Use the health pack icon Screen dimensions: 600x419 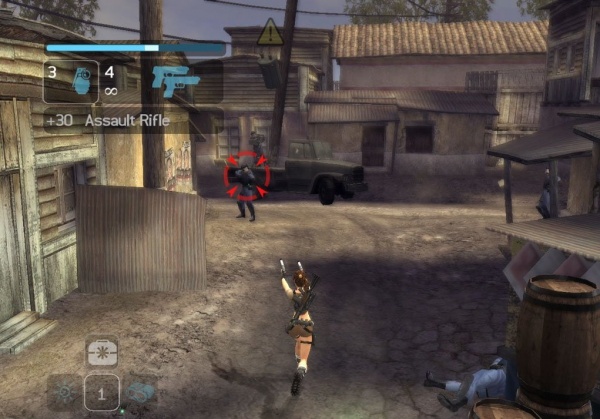[x=102, y=353]
